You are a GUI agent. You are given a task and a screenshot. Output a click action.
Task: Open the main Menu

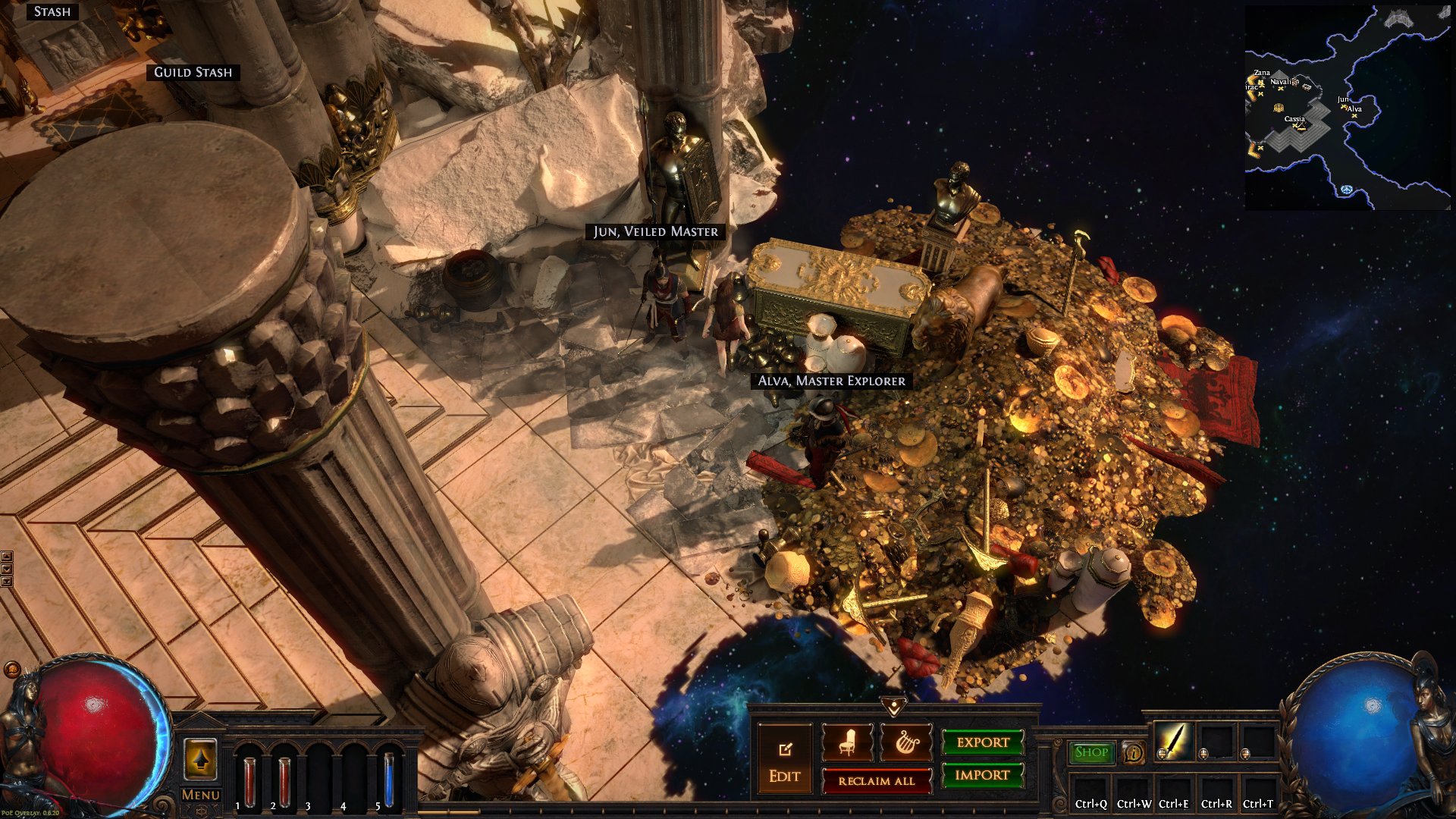(x=200, y=795)
